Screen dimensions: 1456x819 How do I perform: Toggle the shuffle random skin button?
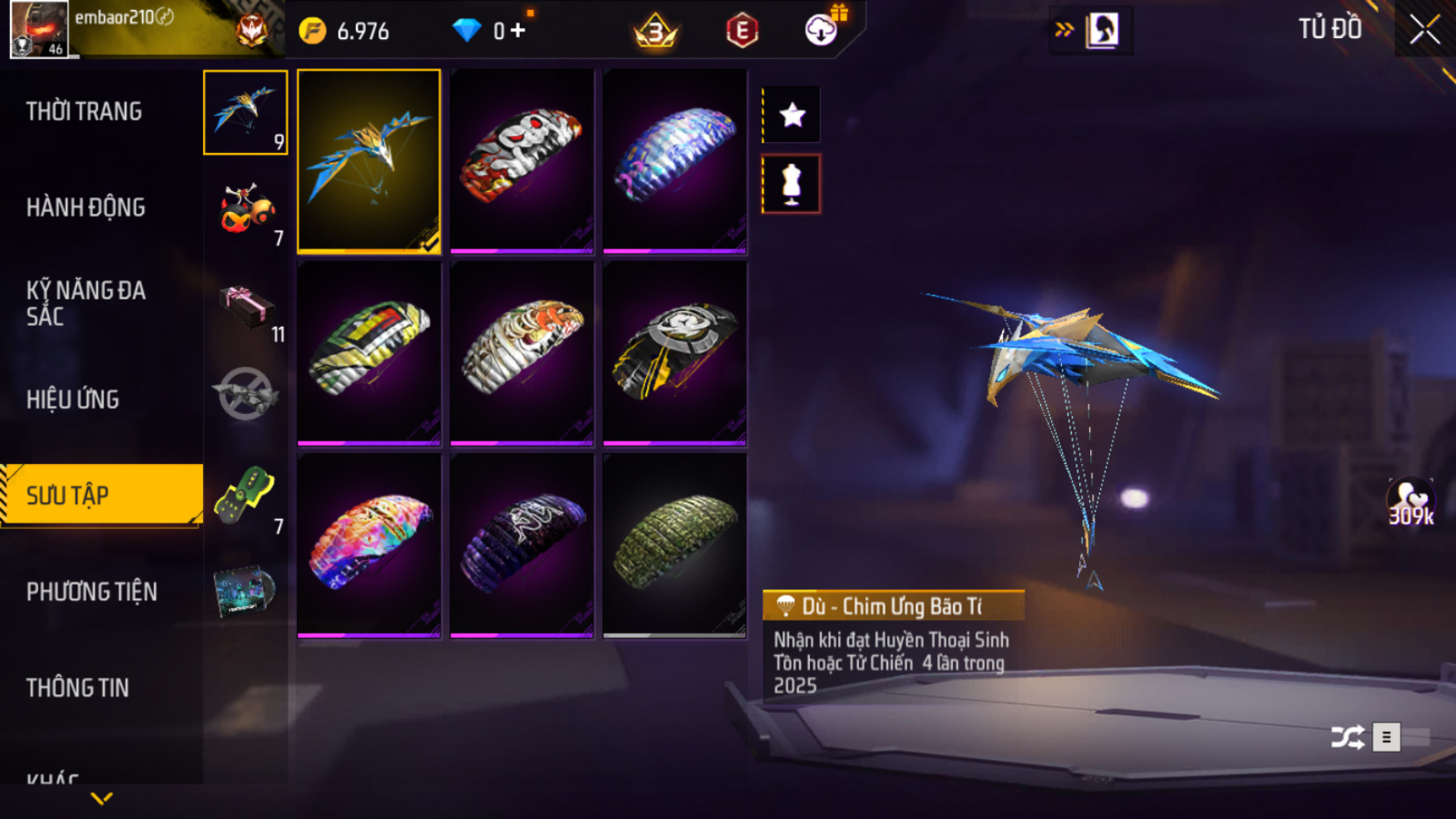1347,737
